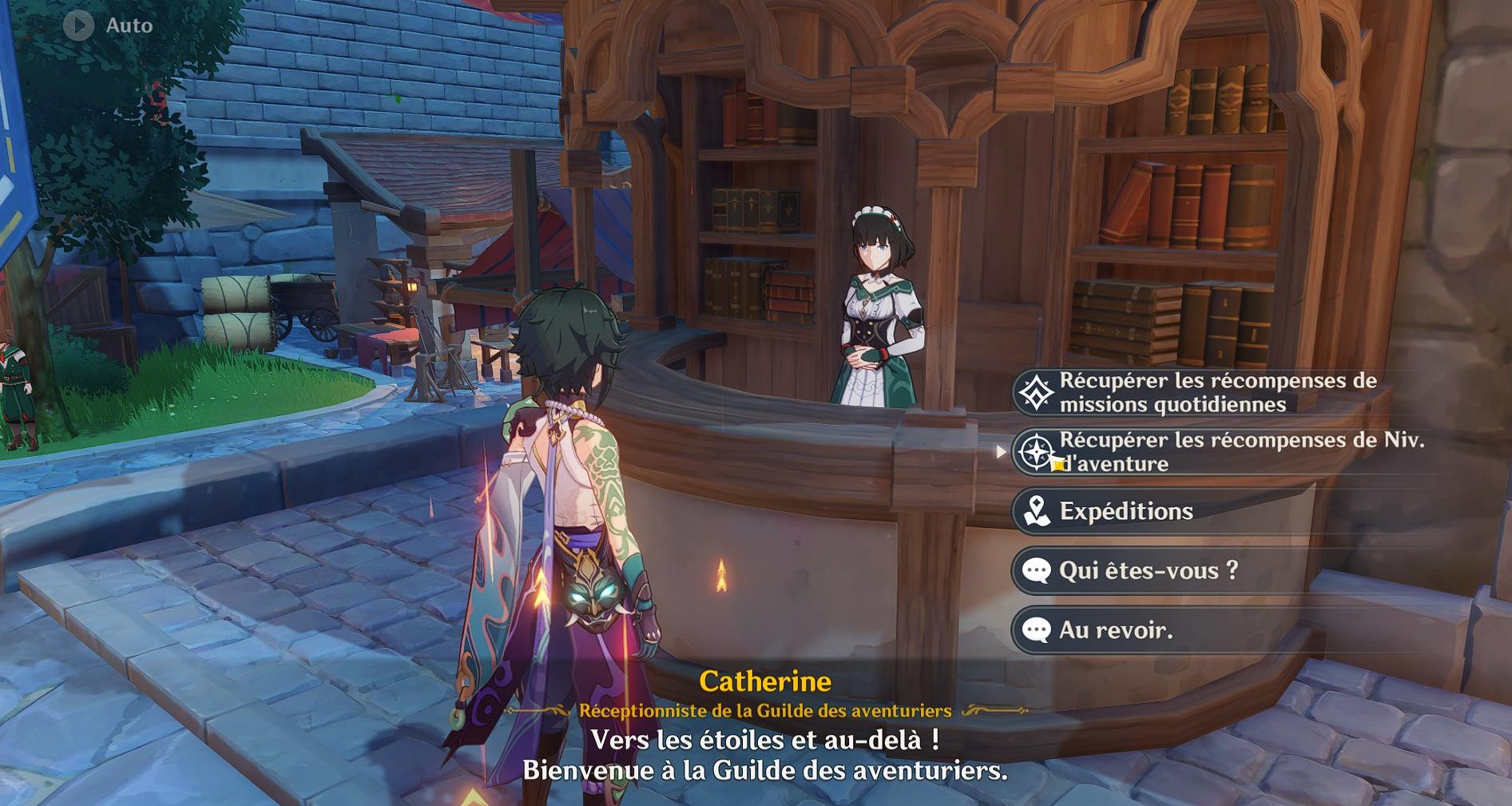
Task: Click the yellow star badge on the Adventure Rank option
Action: tap(1056, 463)
